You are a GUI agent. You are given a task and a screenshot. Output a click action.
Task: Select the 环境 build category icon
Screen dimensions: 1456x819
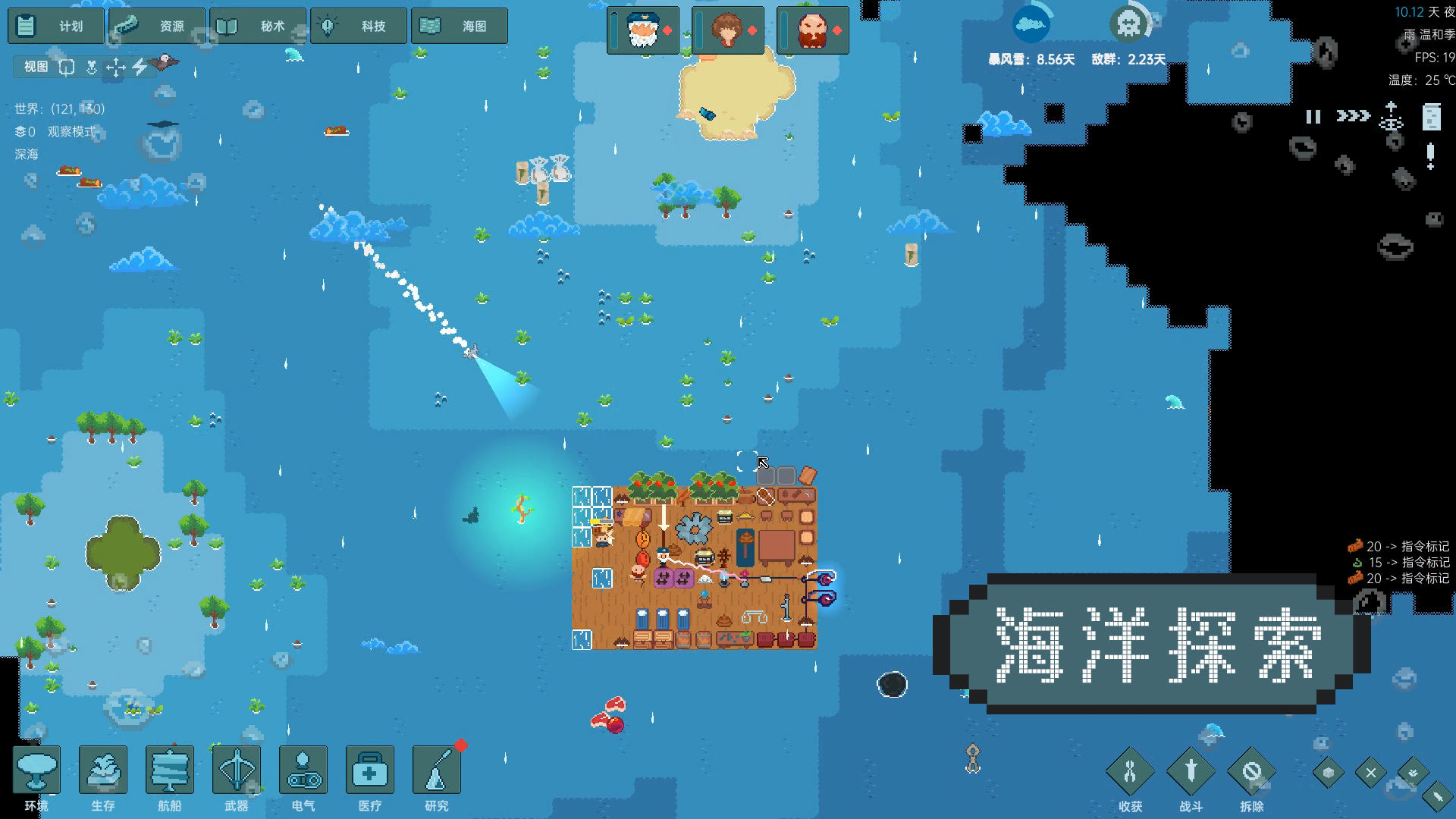point(36,770)
